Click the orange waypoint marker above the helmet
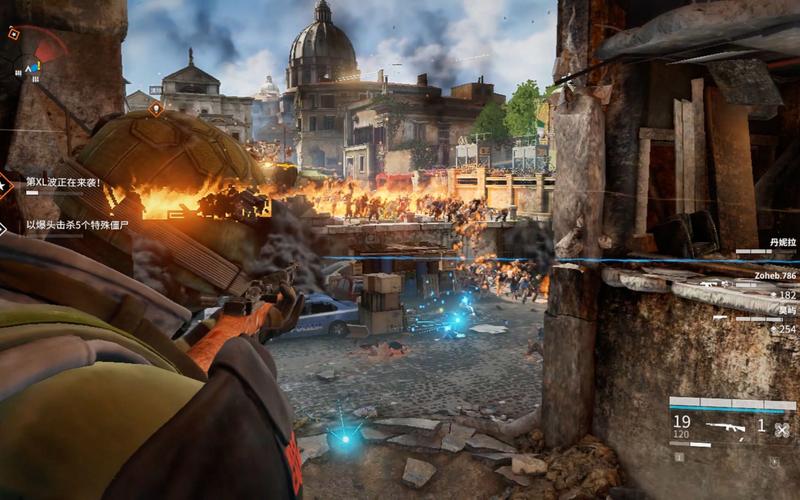 click(x=156, y=107)
